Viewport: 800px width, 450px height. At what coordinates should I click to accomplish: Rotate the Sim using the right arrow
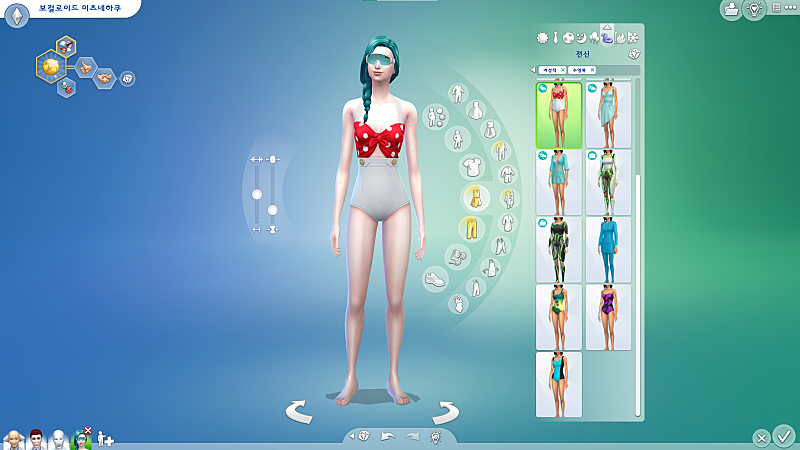[x=445, y=411]
